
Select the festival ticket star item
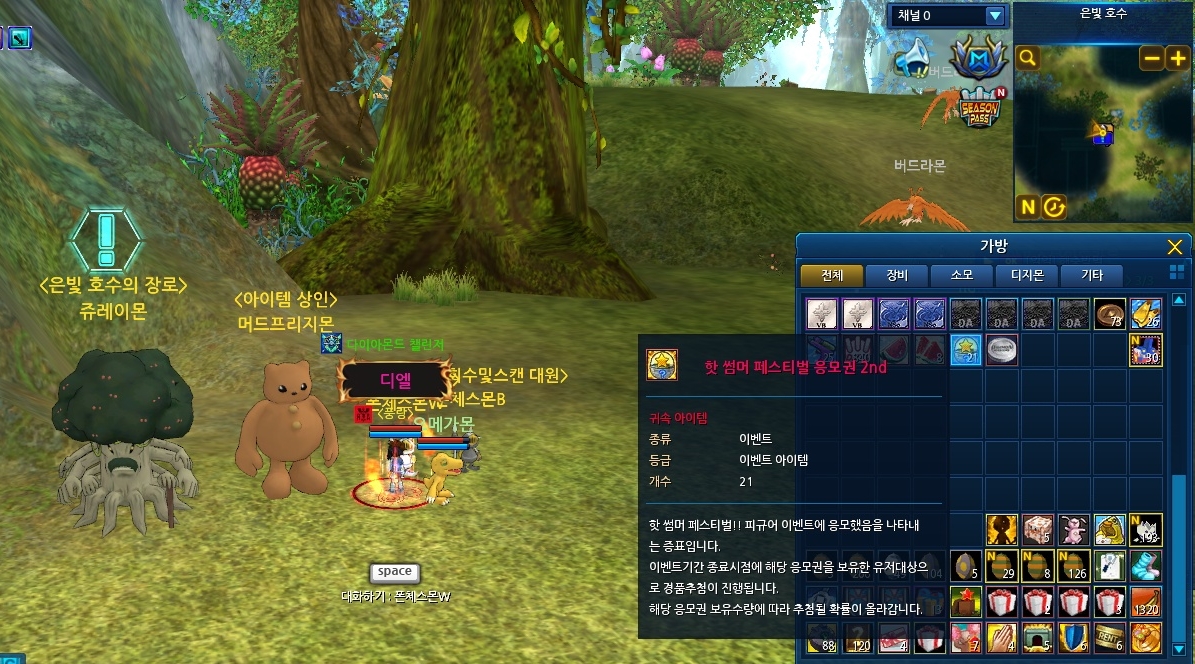(965, 350)
